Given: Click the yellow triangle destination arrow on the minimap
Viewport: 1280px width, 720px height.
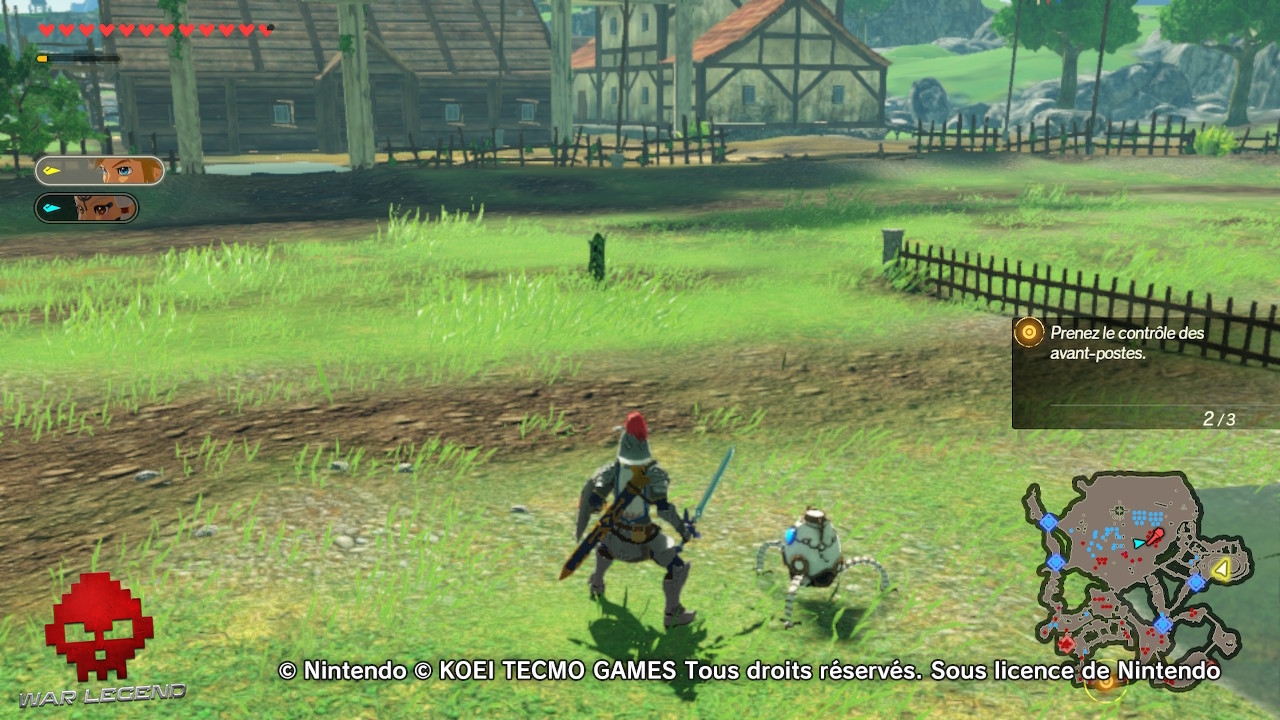Looking at the screenshot, I should pyautogui.click(x=1220, y=568).
